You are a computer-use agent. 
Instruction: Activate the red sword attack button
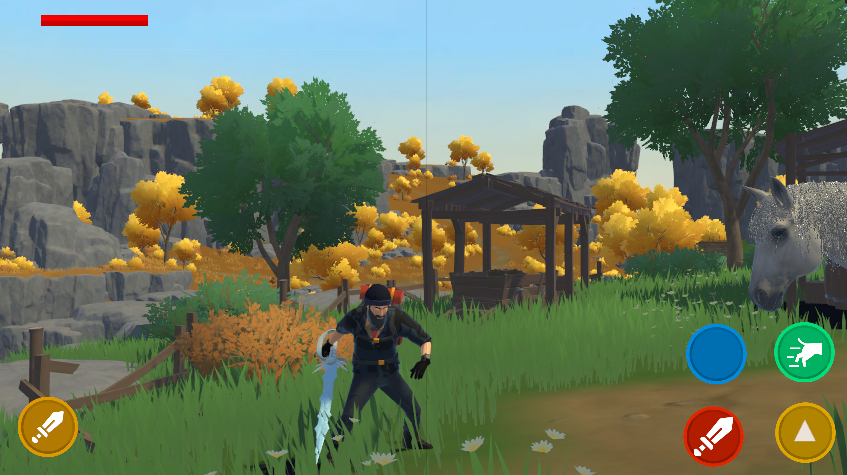(x=714, y=436)
